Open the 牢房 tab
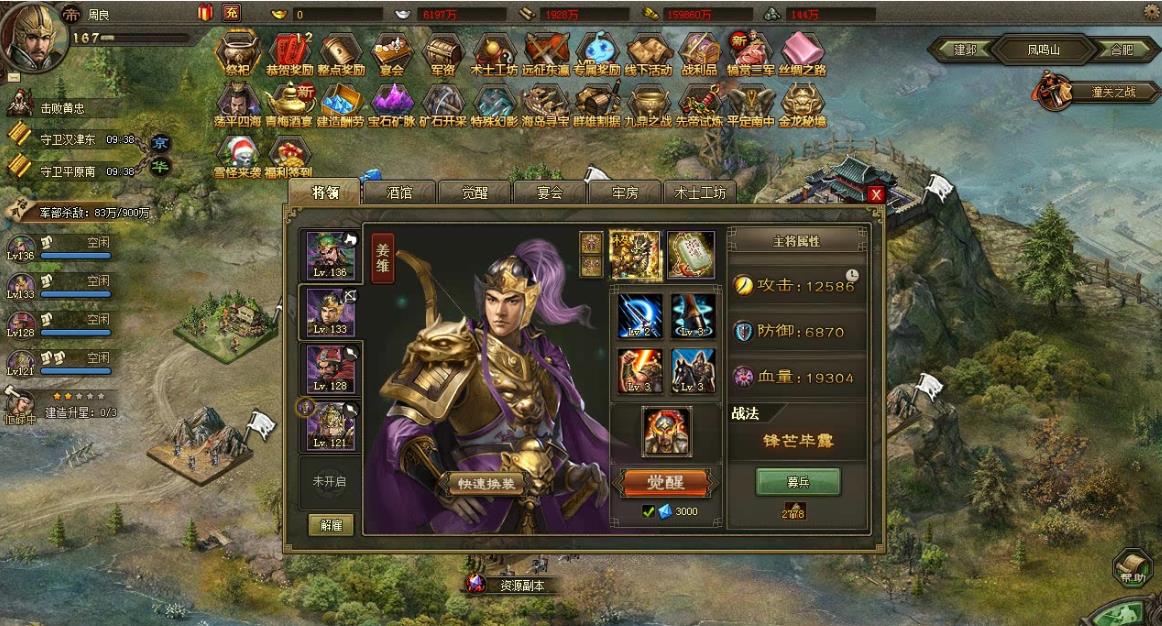The width and height of the screenshot is (1162, 626). [x=624, y=193]
